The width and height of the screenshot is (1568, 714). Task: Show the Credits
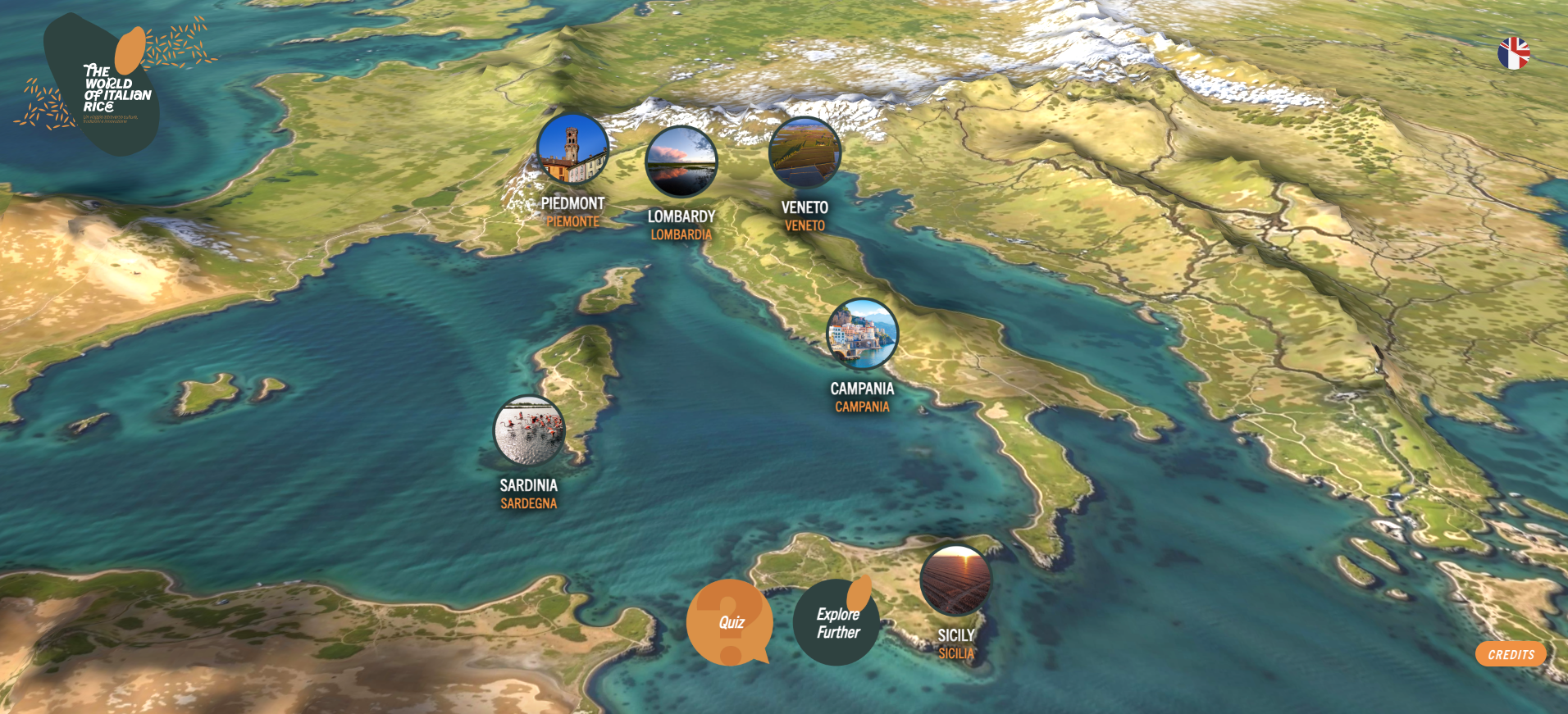click(1511, 654)
